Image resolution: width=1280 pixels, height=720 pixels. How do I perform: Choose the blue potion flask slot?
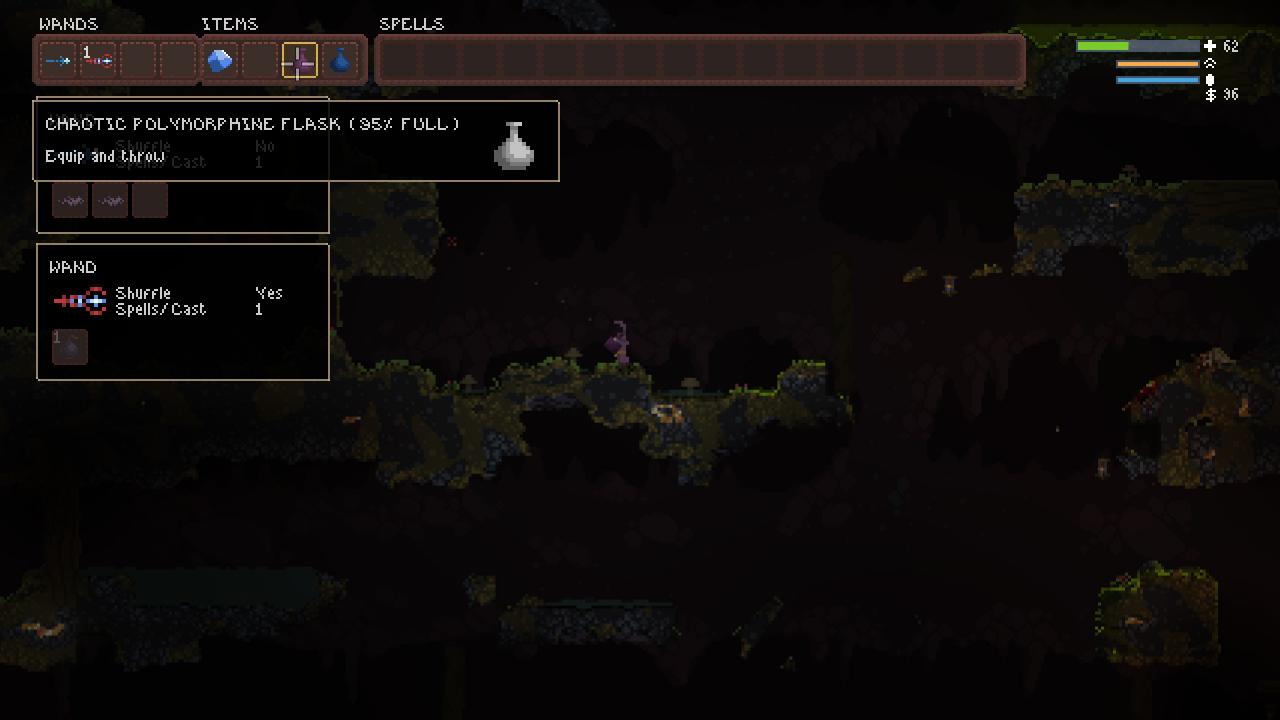click(340, 61)
